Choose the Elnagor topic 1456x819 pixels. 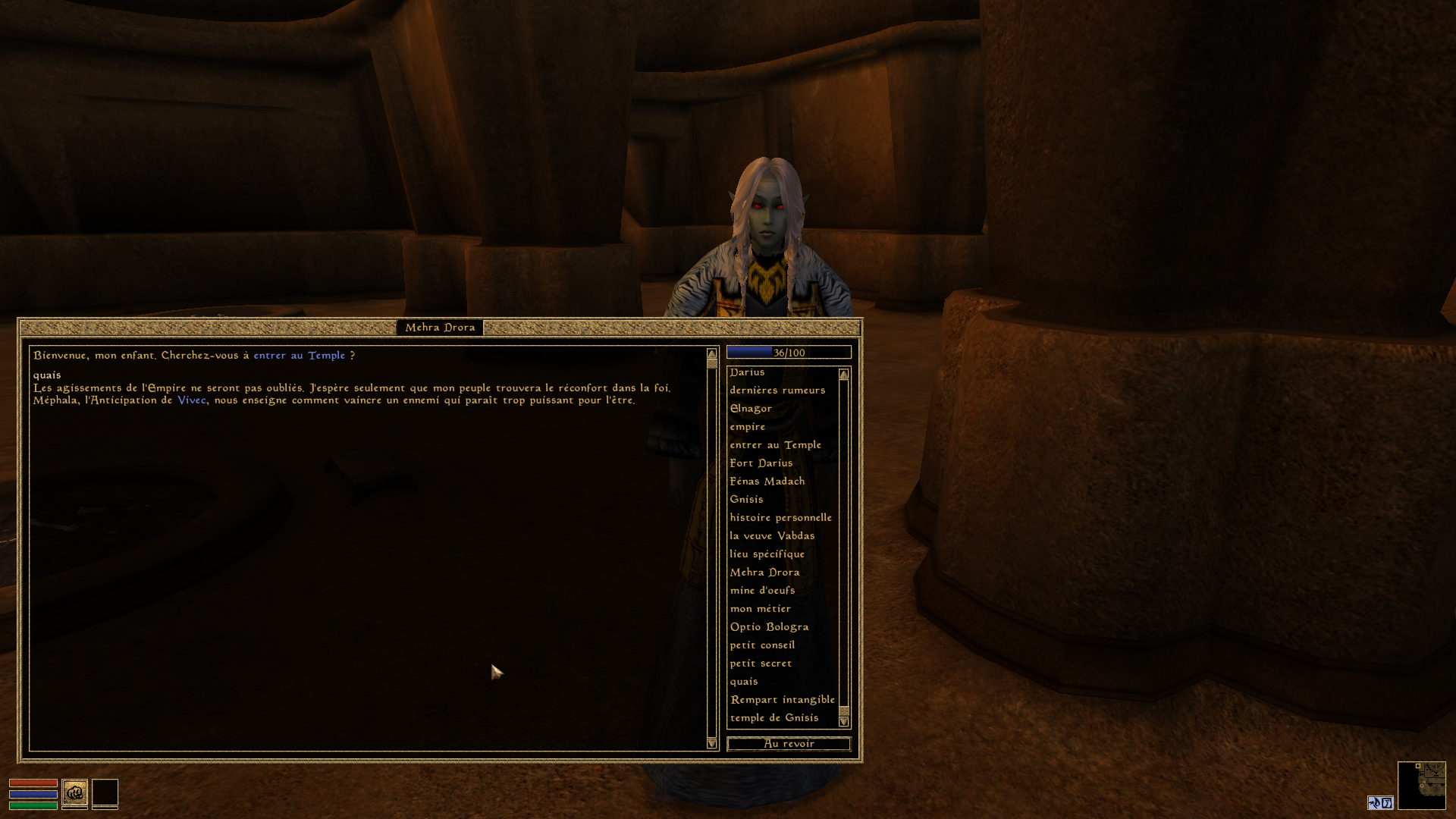[x=751, y=409]
